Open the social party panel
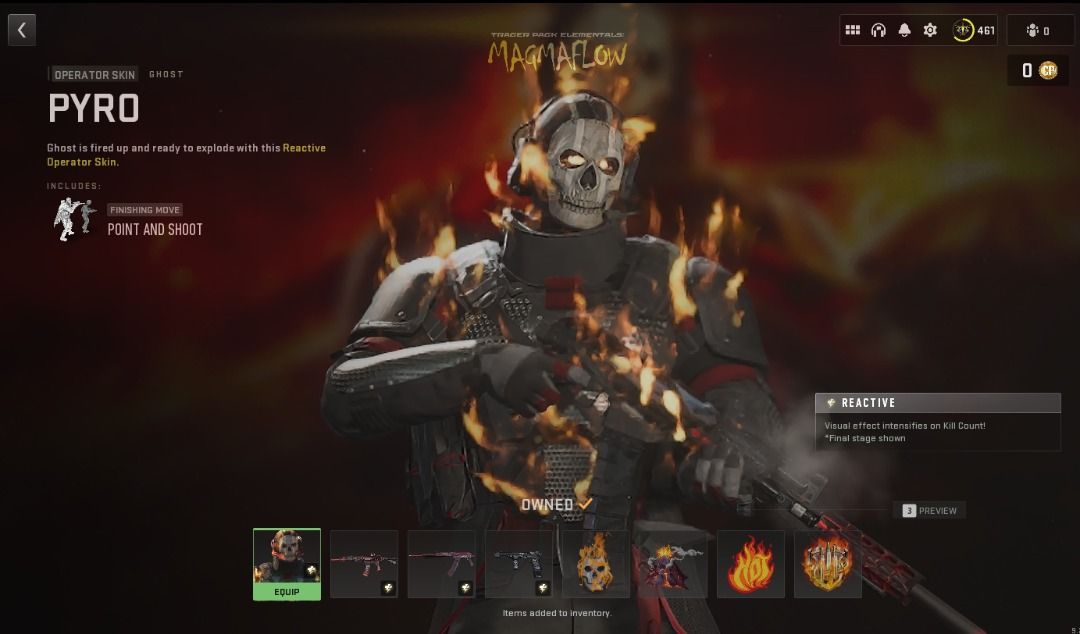Viewport: 1080px width, 634px height. click(x=1040, y=30)
